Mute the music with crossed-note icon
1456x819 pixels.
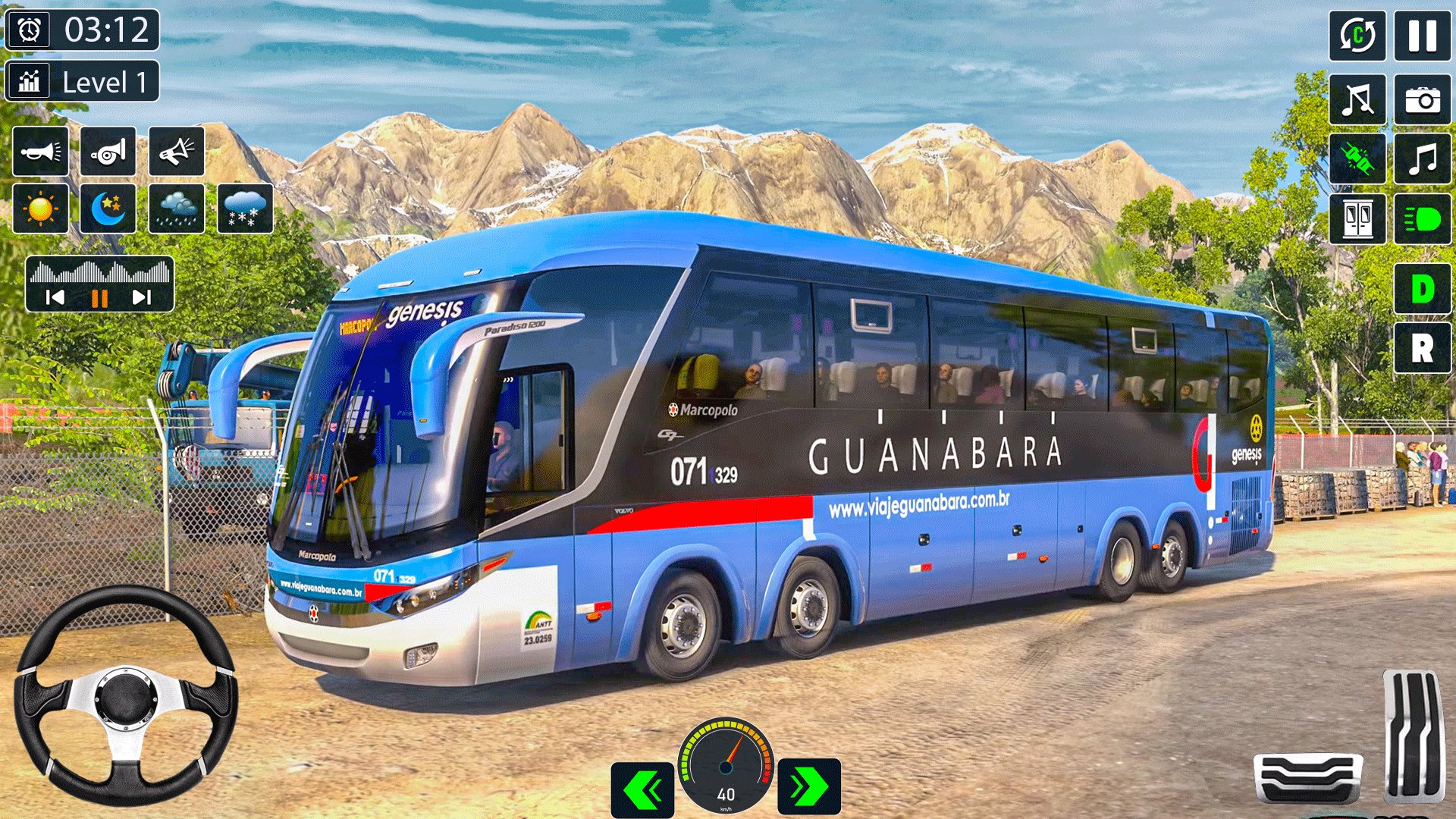[x=1357, y=99]
